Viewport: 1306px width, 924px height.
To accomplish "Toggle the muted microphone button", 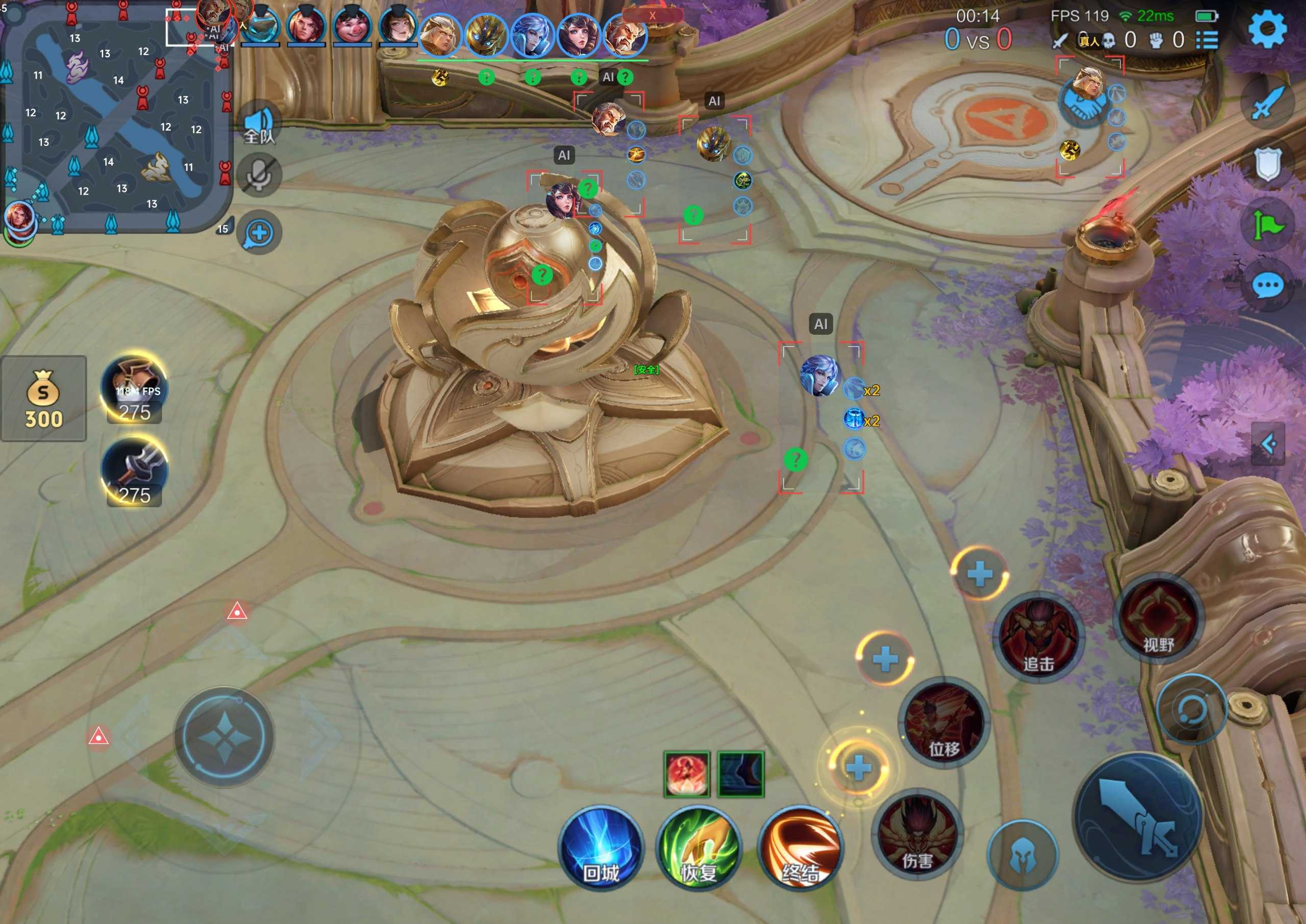I will [x=259, y=174].
